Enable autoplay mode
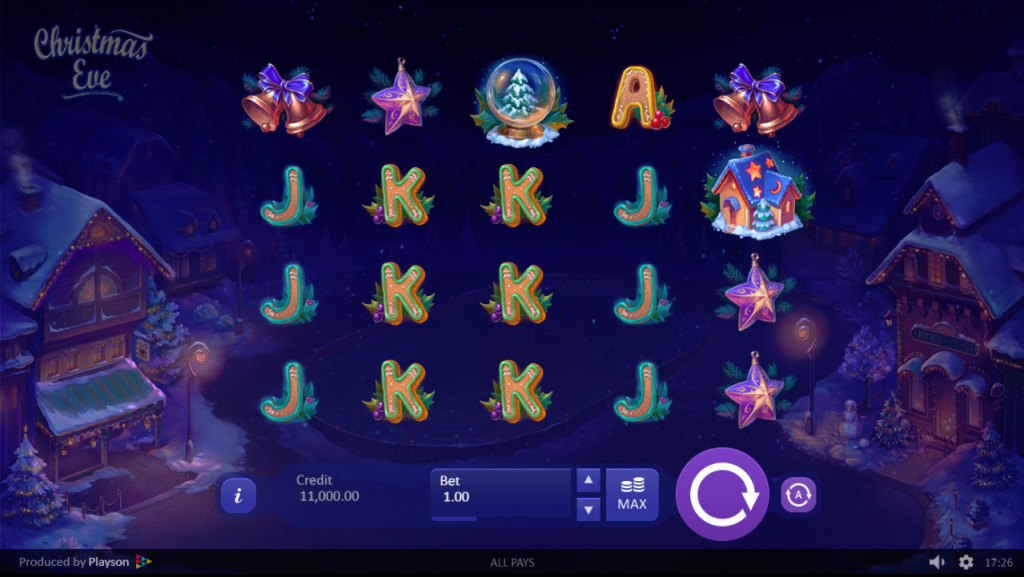The height and width of the screenshot is (577, 1024). click(798, 494)
